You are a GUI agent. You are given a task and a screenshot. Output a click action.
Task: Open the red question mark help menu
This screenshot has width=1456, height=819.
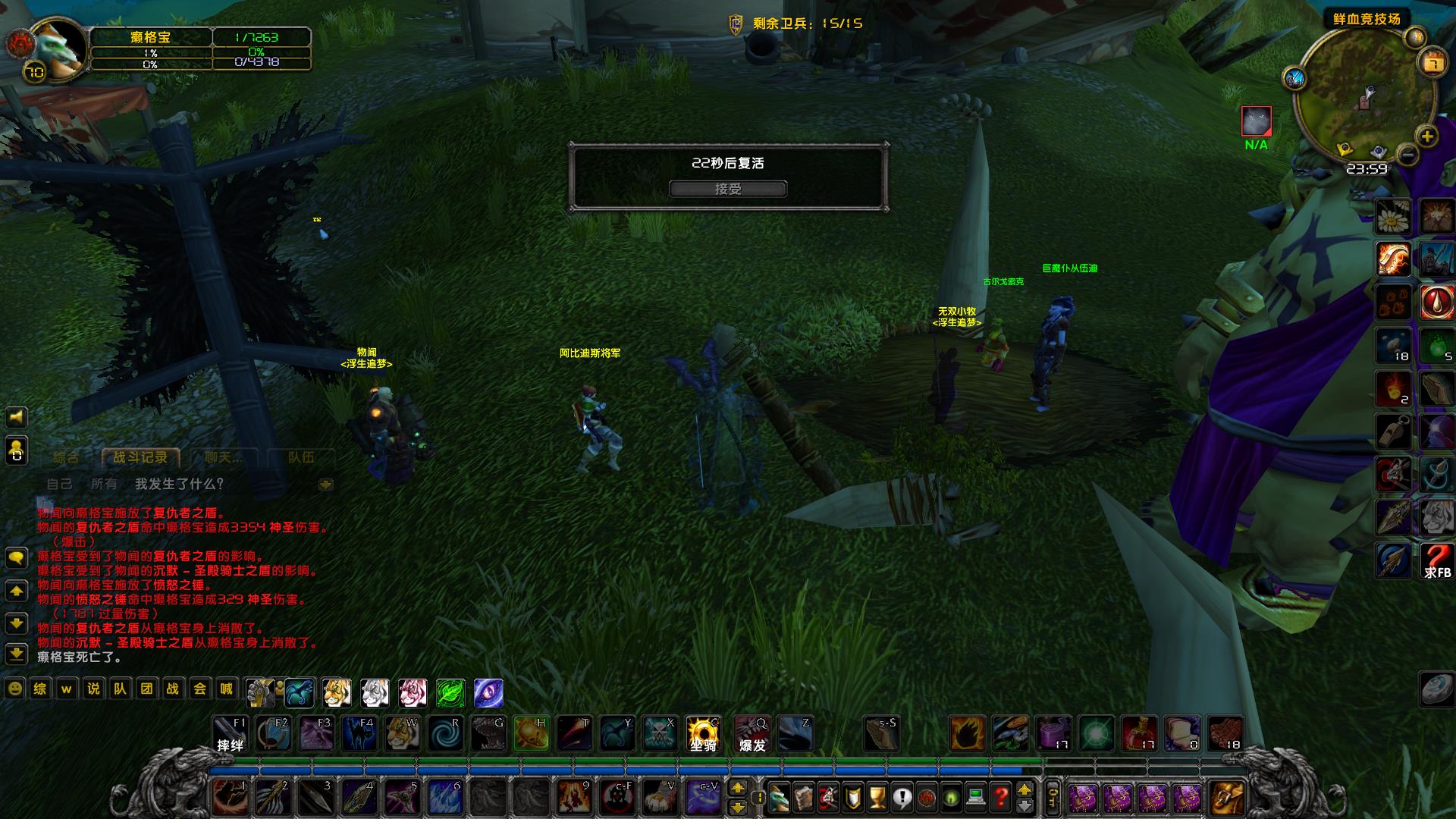click(1001, 798)
